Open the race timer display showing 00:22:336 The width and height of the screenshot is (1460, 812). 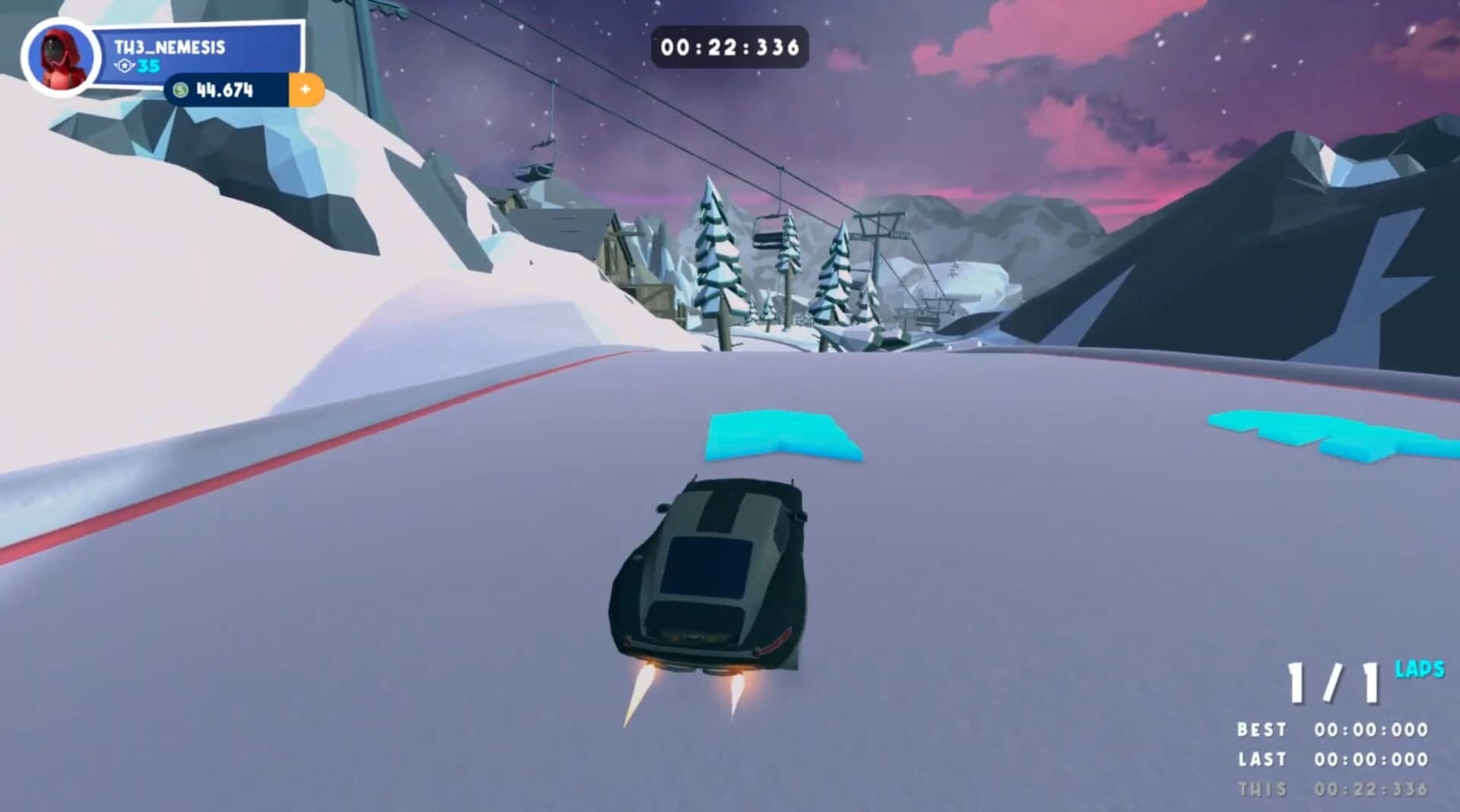tap(732, 46)
